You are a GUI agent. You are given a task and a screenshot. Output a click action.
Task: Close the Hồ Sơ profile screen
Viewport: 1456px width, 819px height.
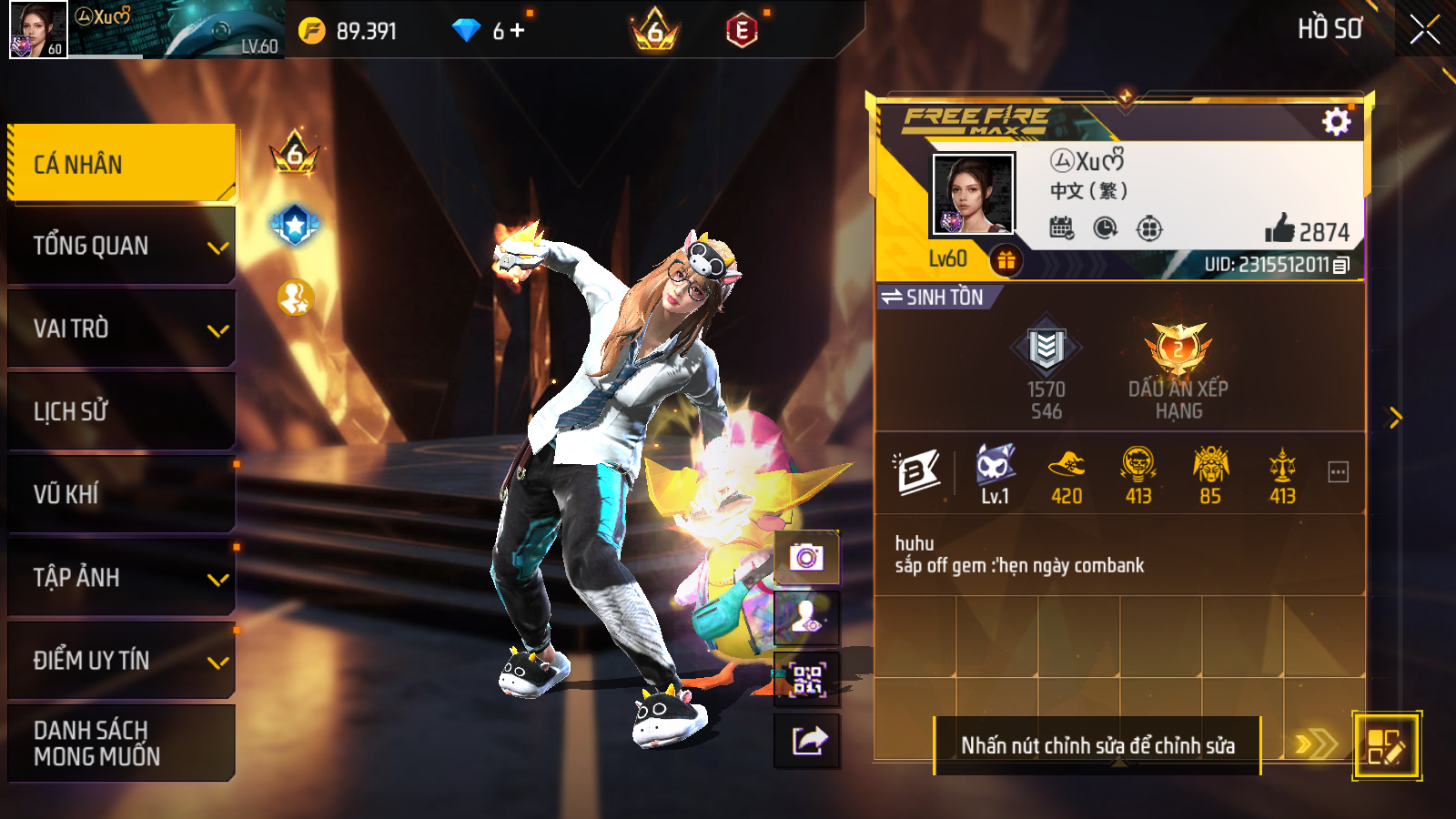[x=1424, y=29]
